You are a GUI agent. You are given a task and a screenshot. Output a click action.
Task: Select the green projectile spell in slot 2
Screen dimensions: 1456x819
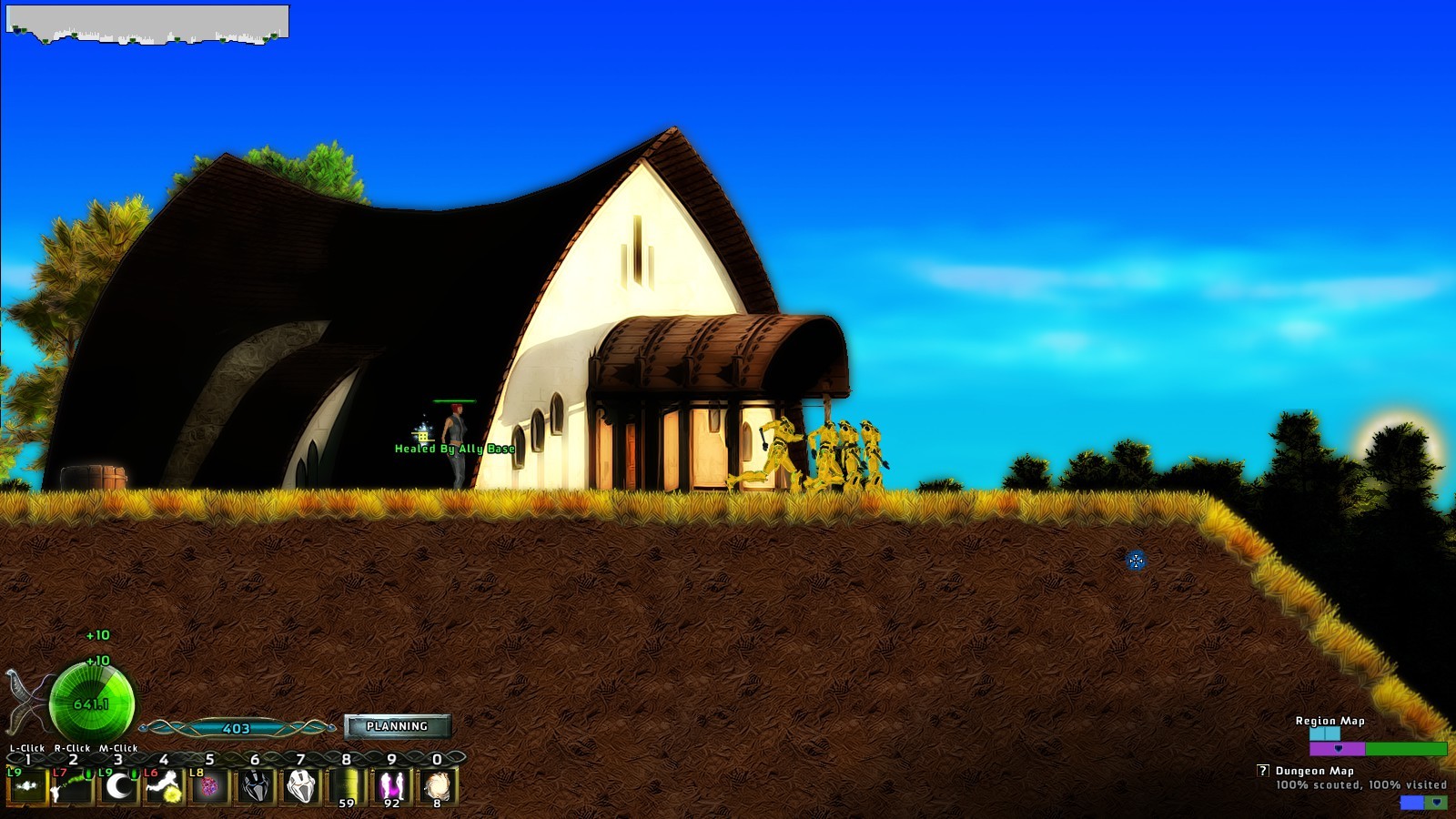[73, 787]
